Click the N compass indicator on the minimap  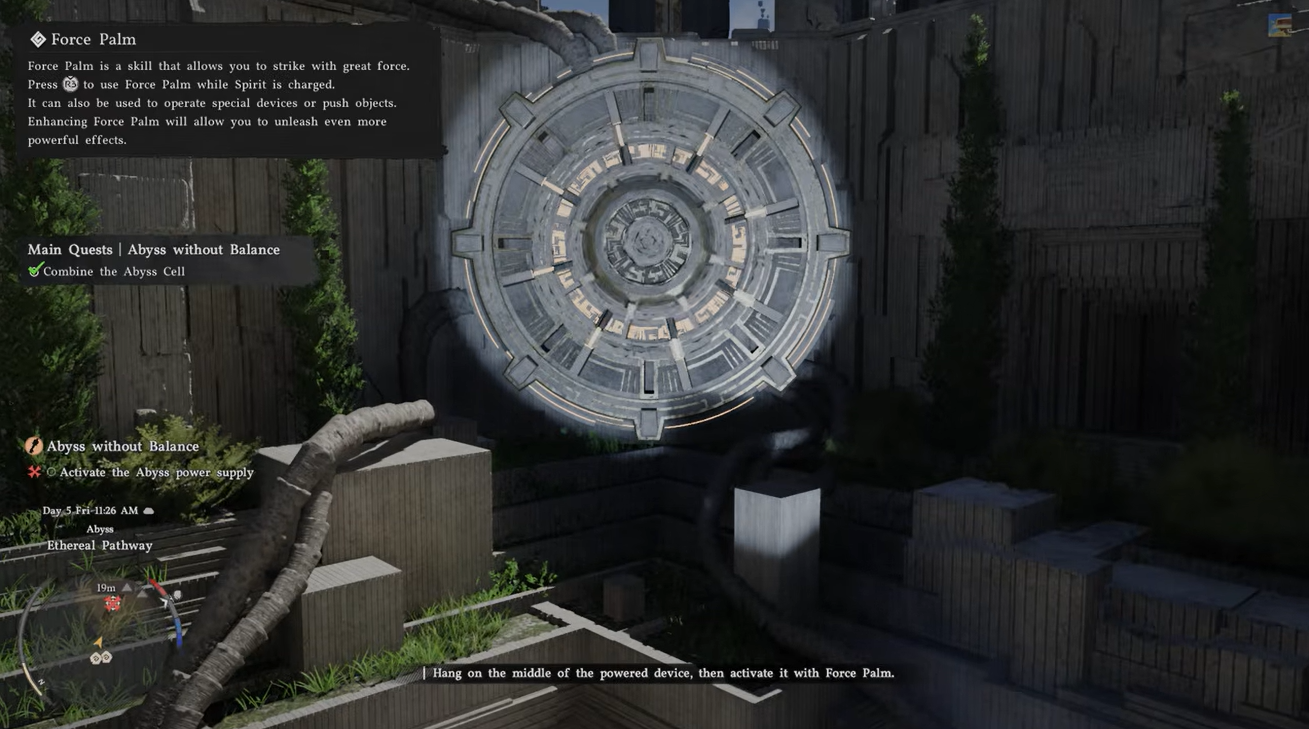(41, 681)
